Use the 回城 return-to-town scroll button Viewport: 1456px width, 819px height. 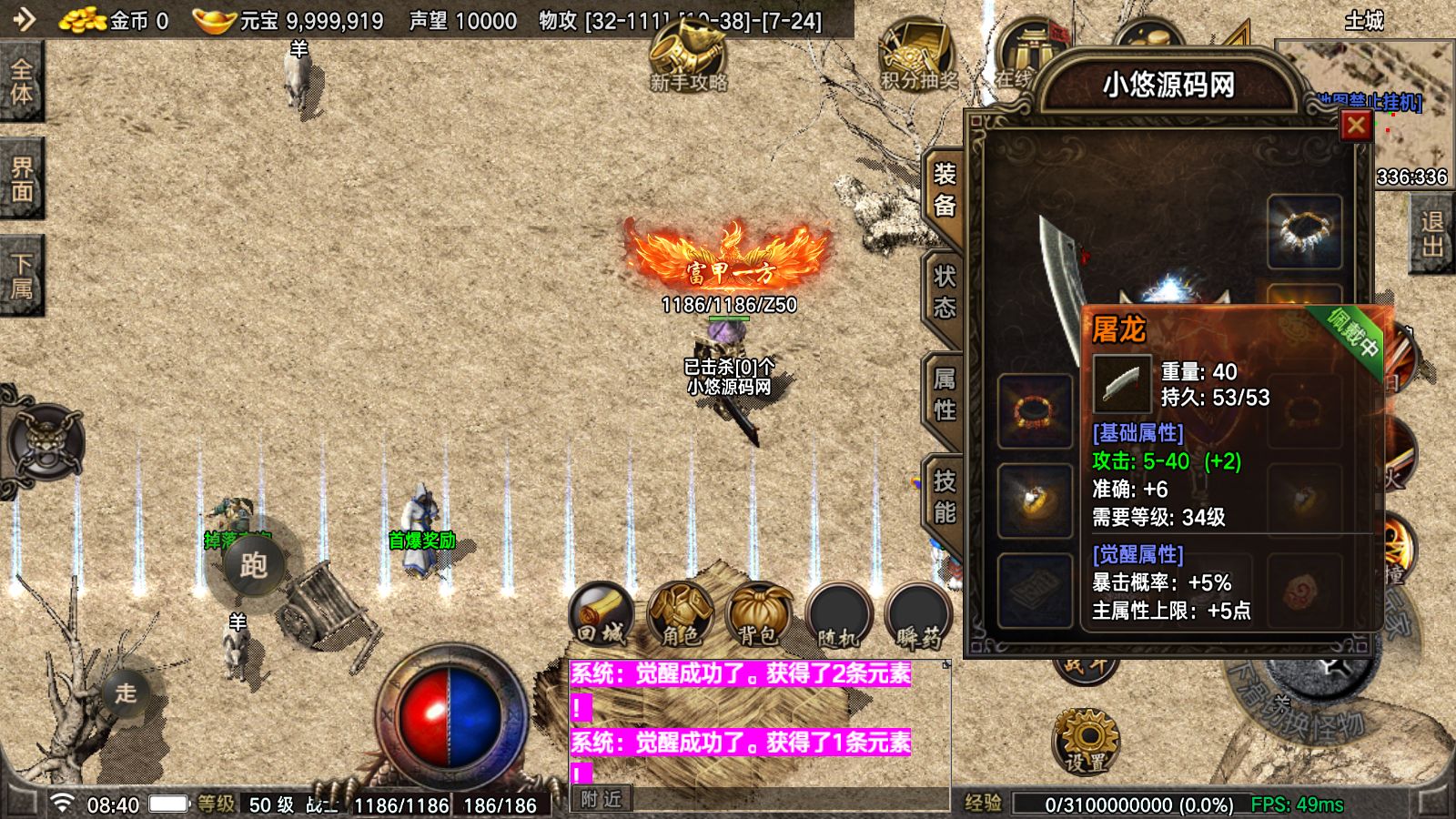tap(602, 615)
